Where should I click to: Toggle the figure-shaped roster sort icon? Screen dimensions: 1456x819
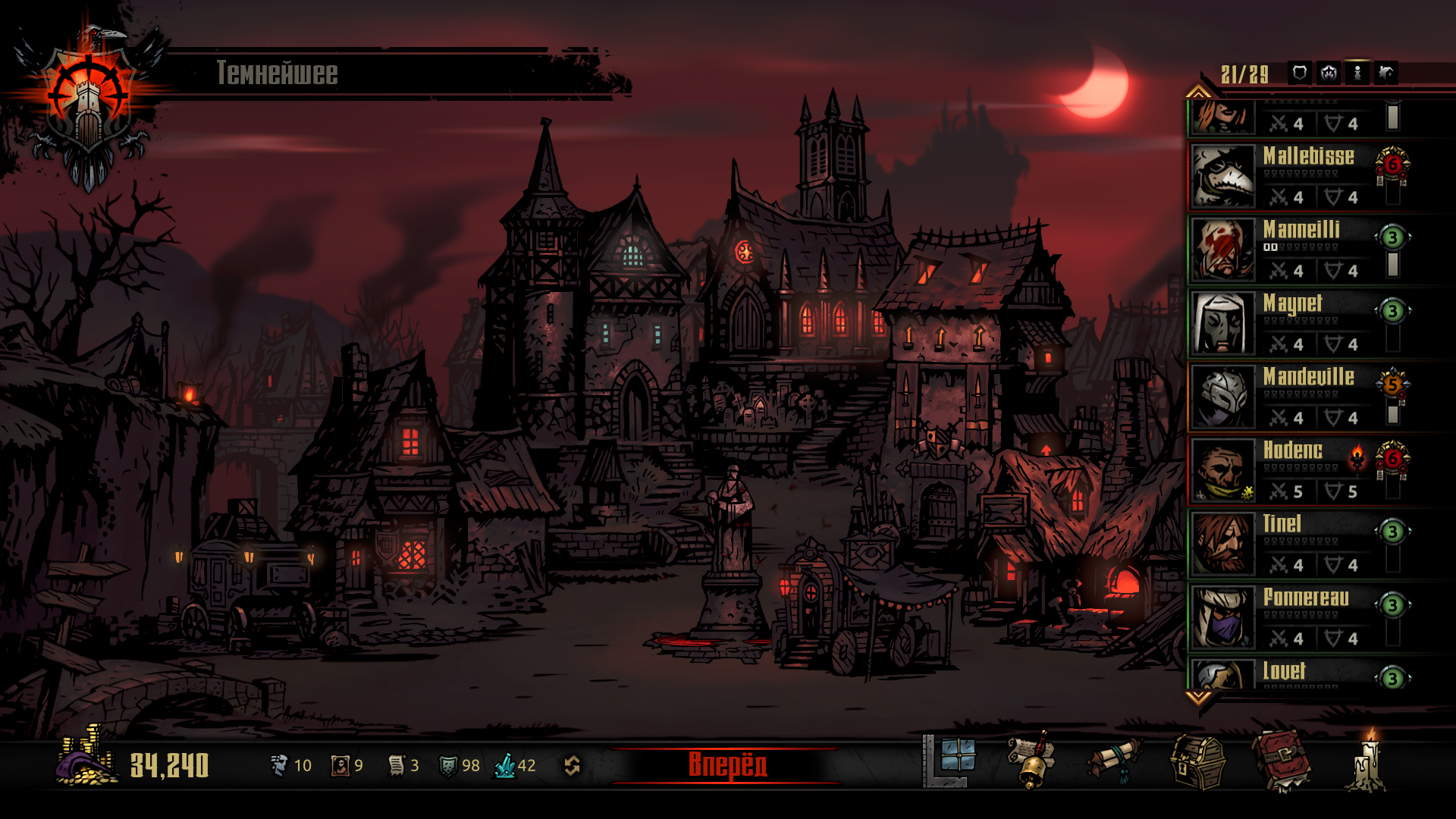1357,73
